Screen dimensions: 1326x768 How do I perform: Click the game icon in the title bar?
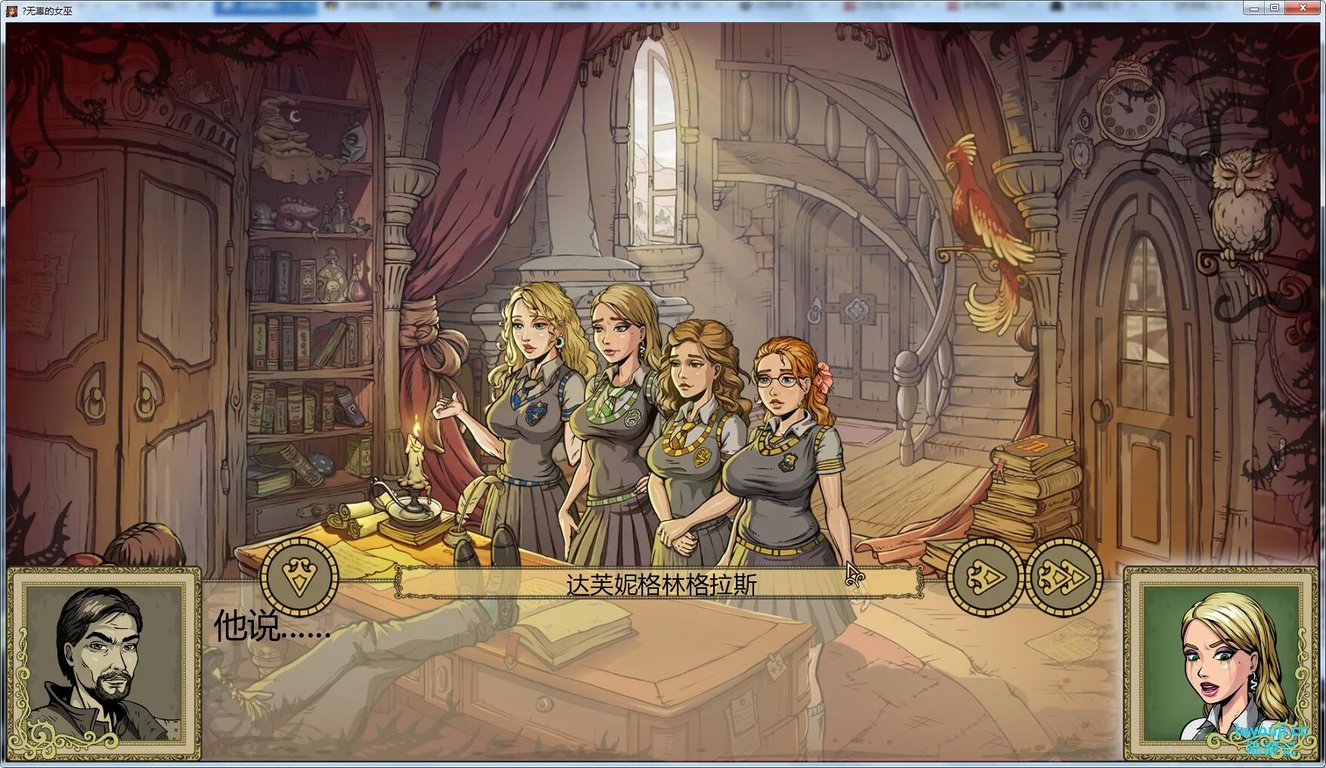10,8
